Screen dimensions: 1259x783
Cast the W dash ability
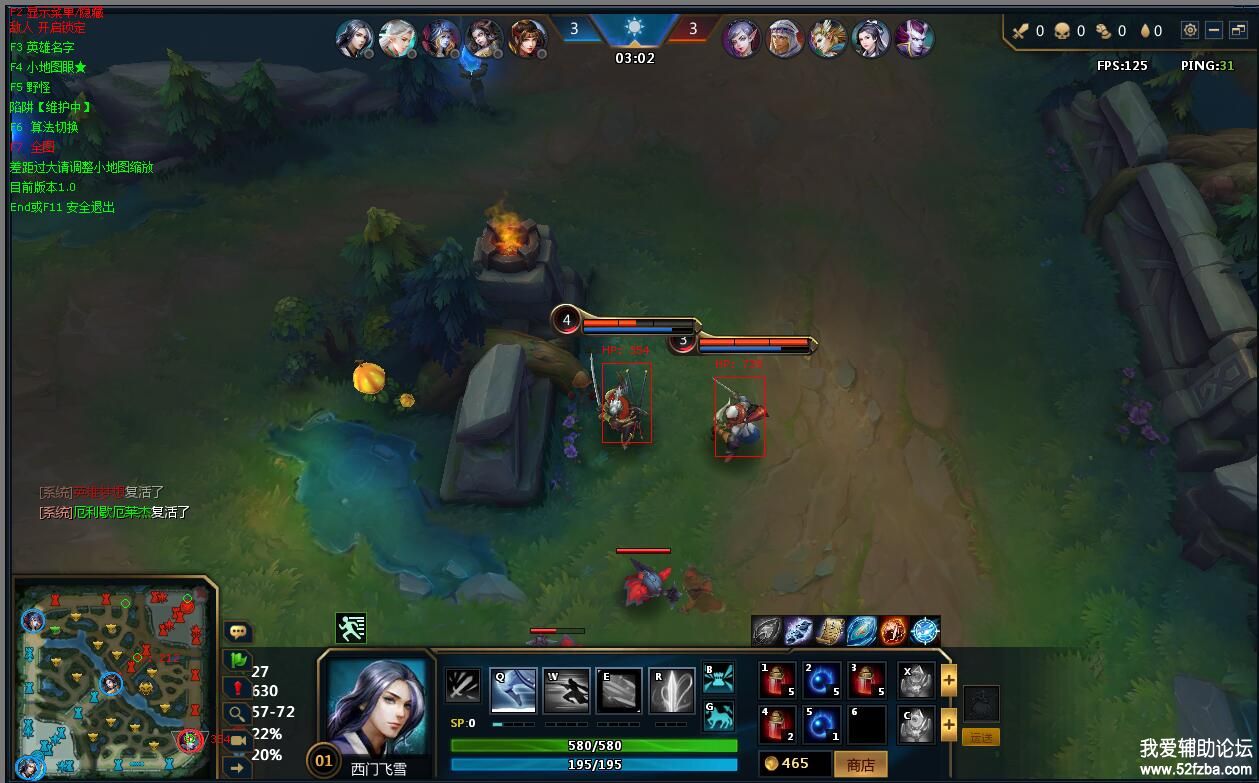566,691
